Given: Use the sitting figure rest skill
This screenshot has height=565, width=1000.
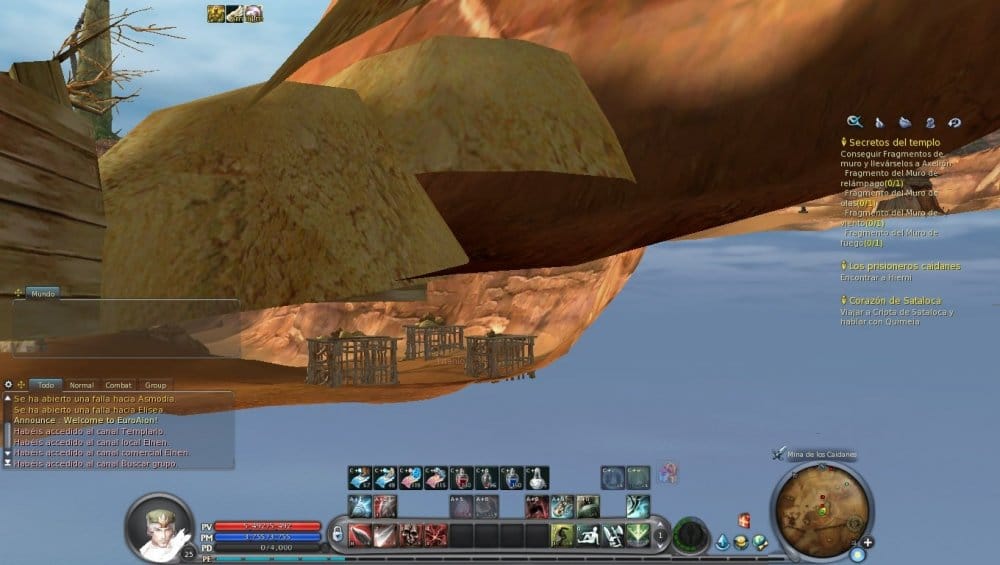Looking at the screenshot, I should (x=588, y=535).
